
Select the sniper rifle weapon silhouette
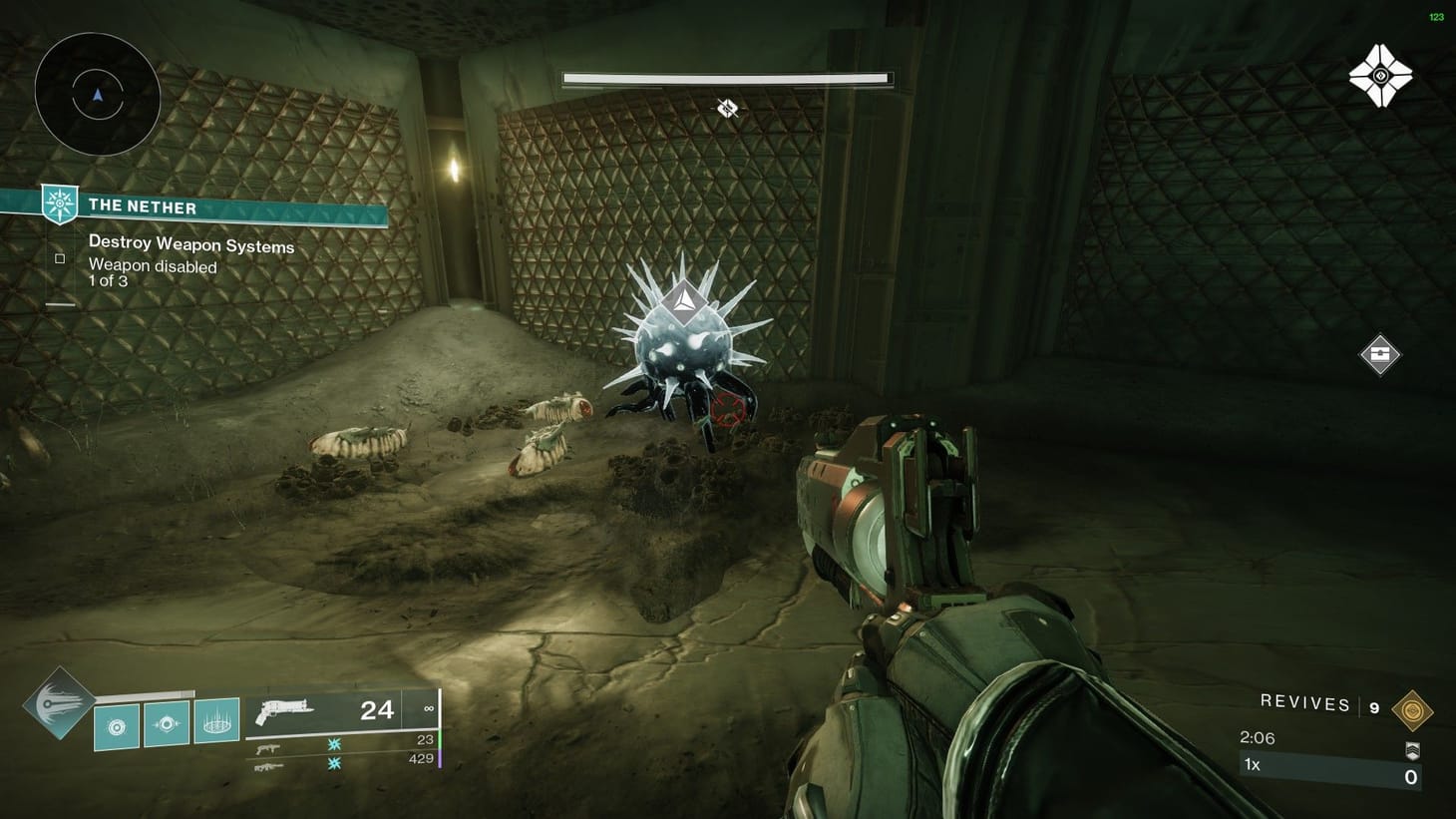click(269, 768)
